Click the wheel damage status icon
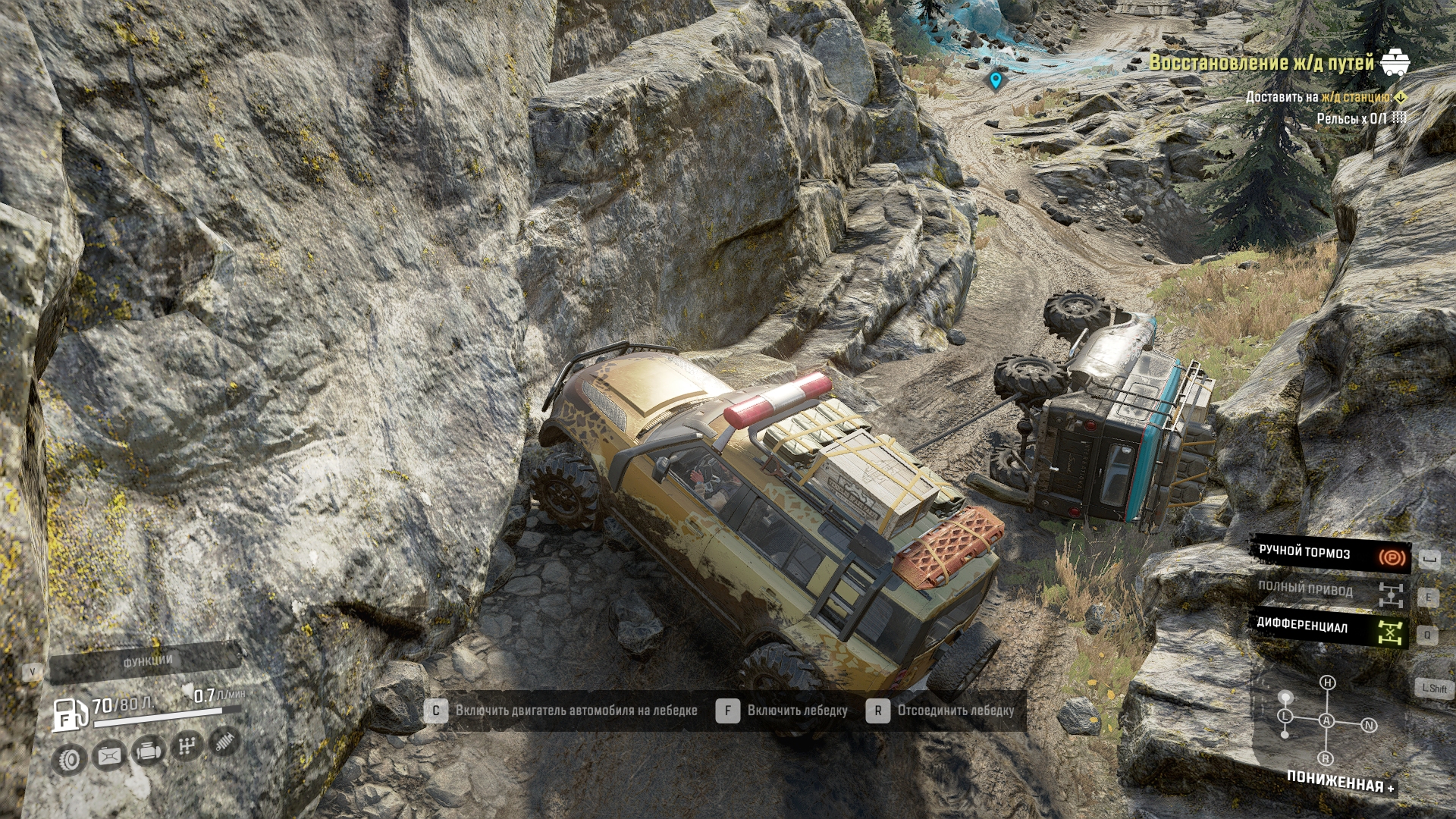The height and width of the screenshot is (819, 1456). pyautogui.click(x=70, y=759)
